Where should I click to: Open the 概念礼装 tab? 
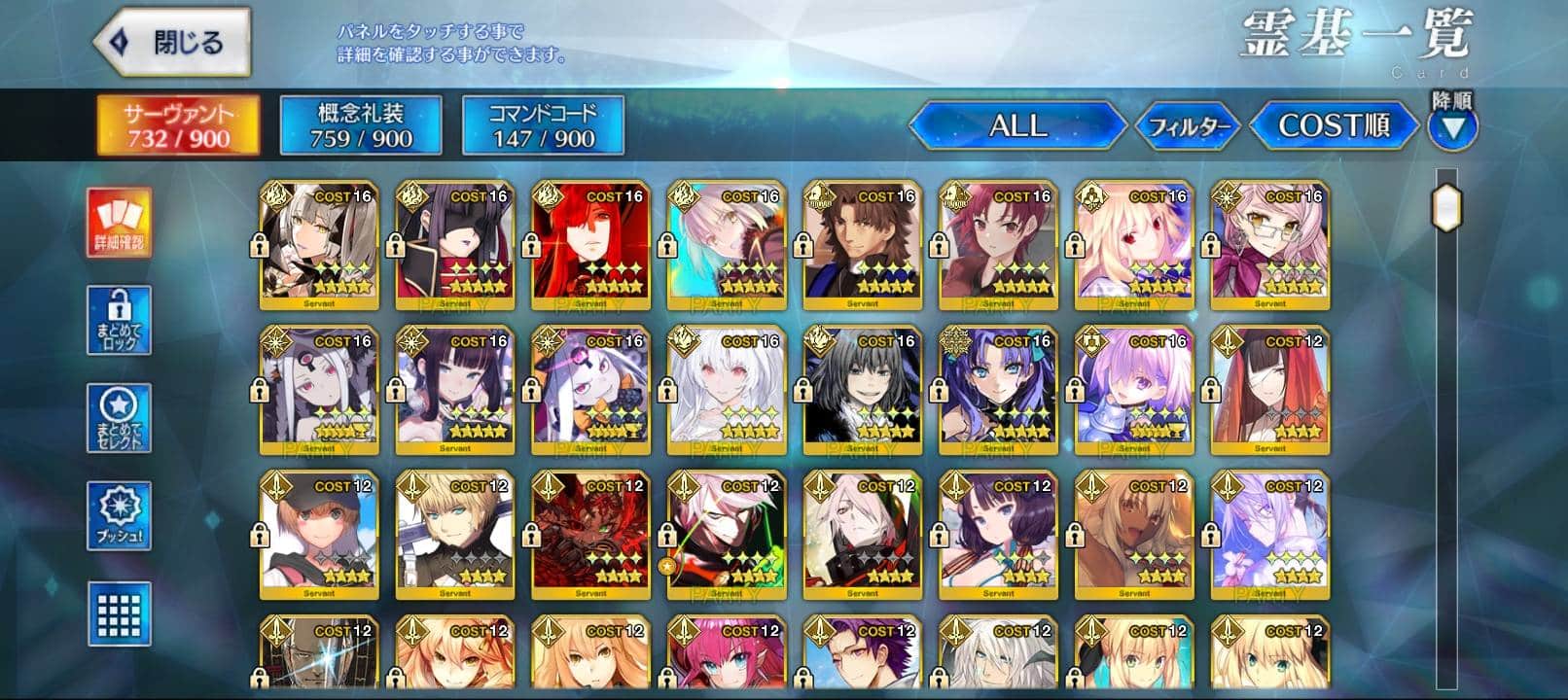(x=361, y=124)
